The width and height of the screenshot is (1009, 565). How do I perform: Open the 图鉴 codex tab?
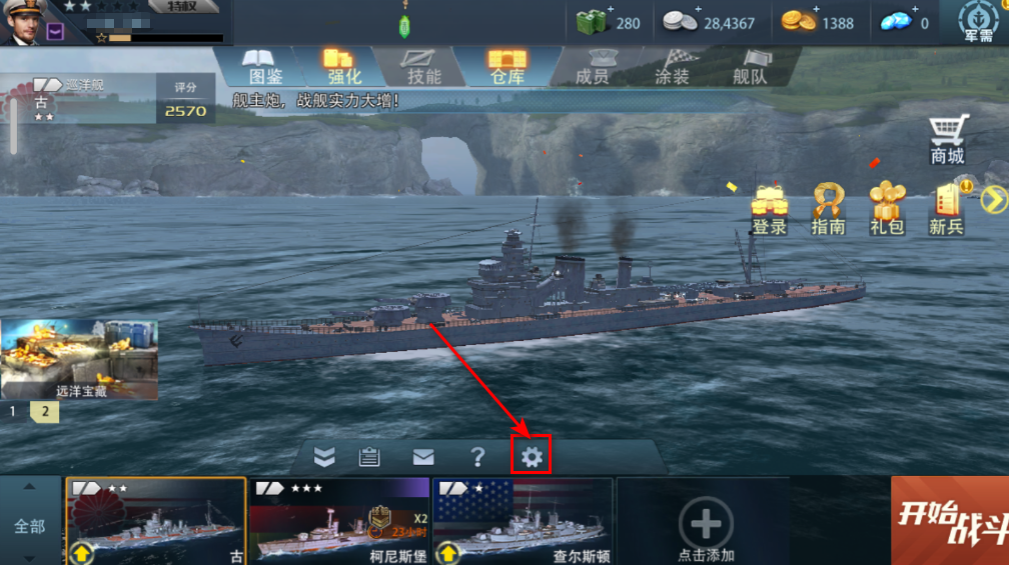(265, 66)
